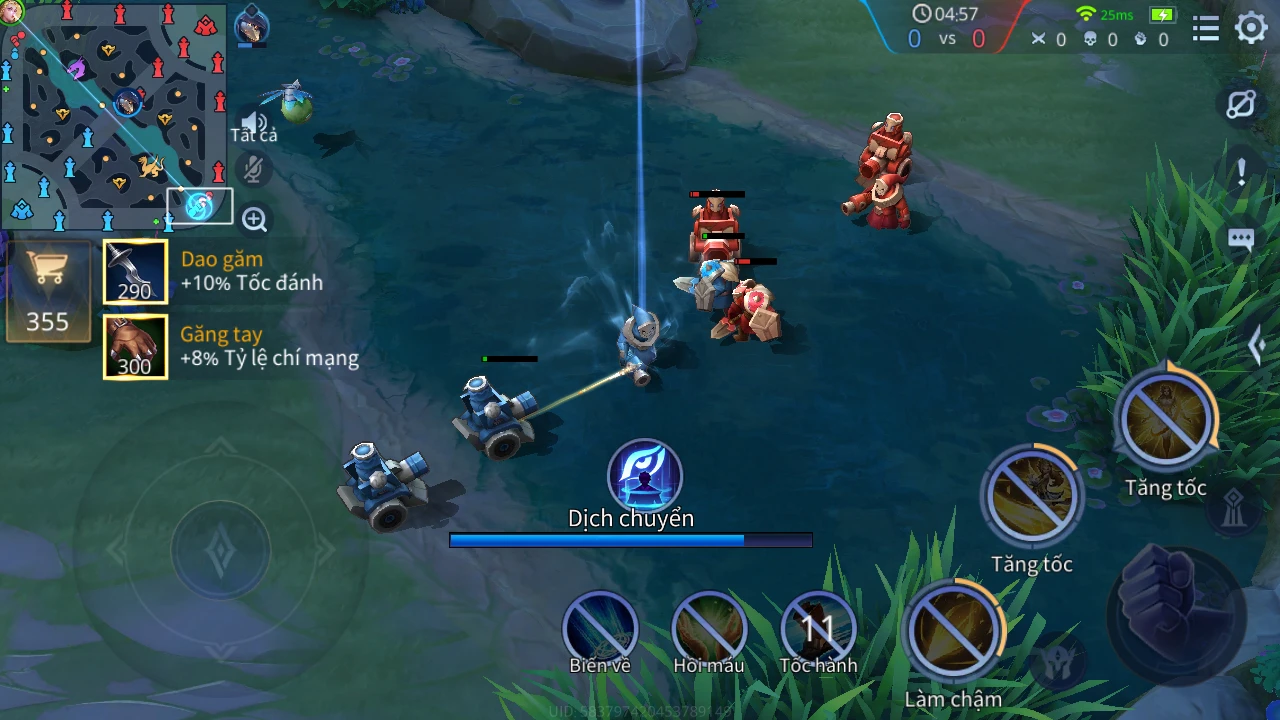Toggle the camera lock icon below settings

point(1241,105)
